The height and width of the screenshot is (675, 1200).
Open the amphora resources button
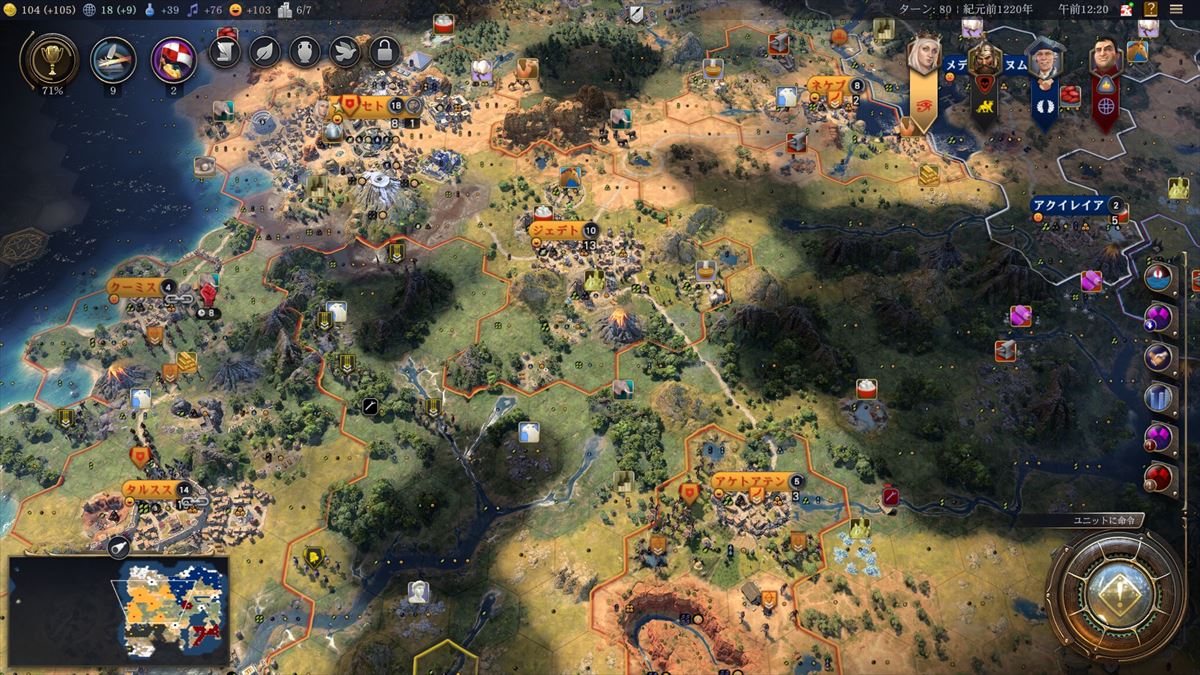pos(305,51)
